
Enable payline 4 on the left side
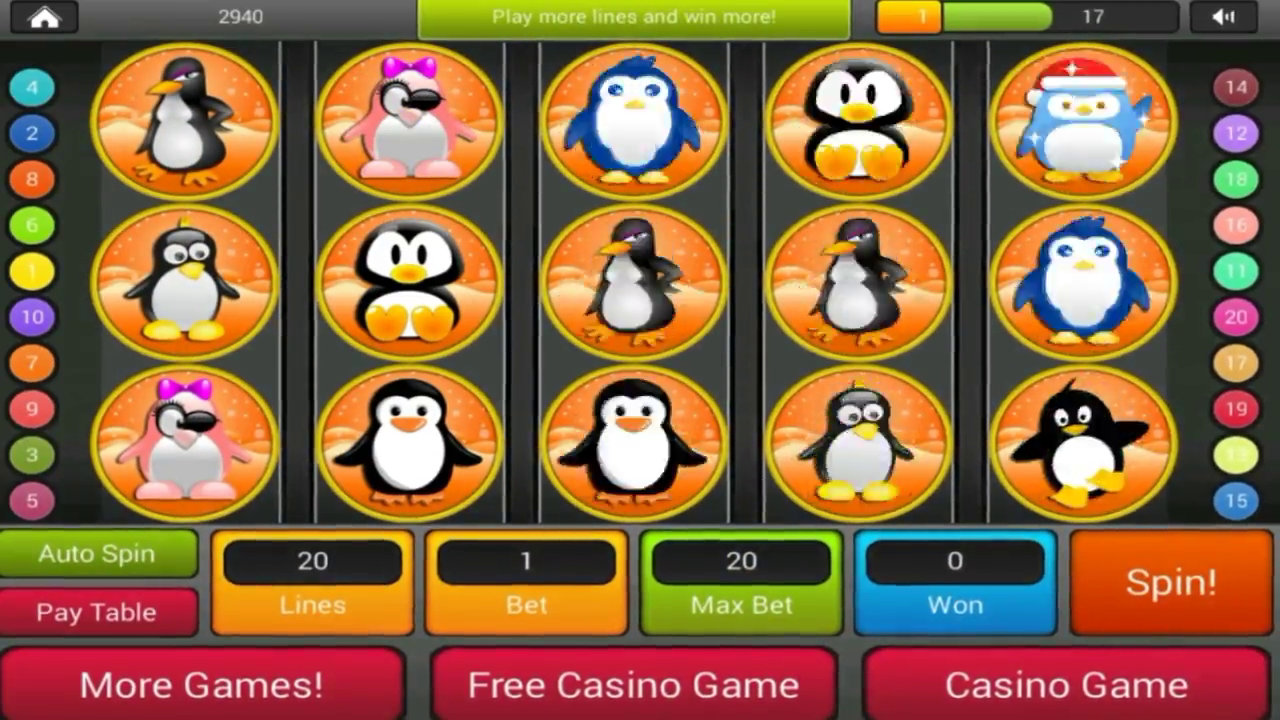tap(31, 87)
